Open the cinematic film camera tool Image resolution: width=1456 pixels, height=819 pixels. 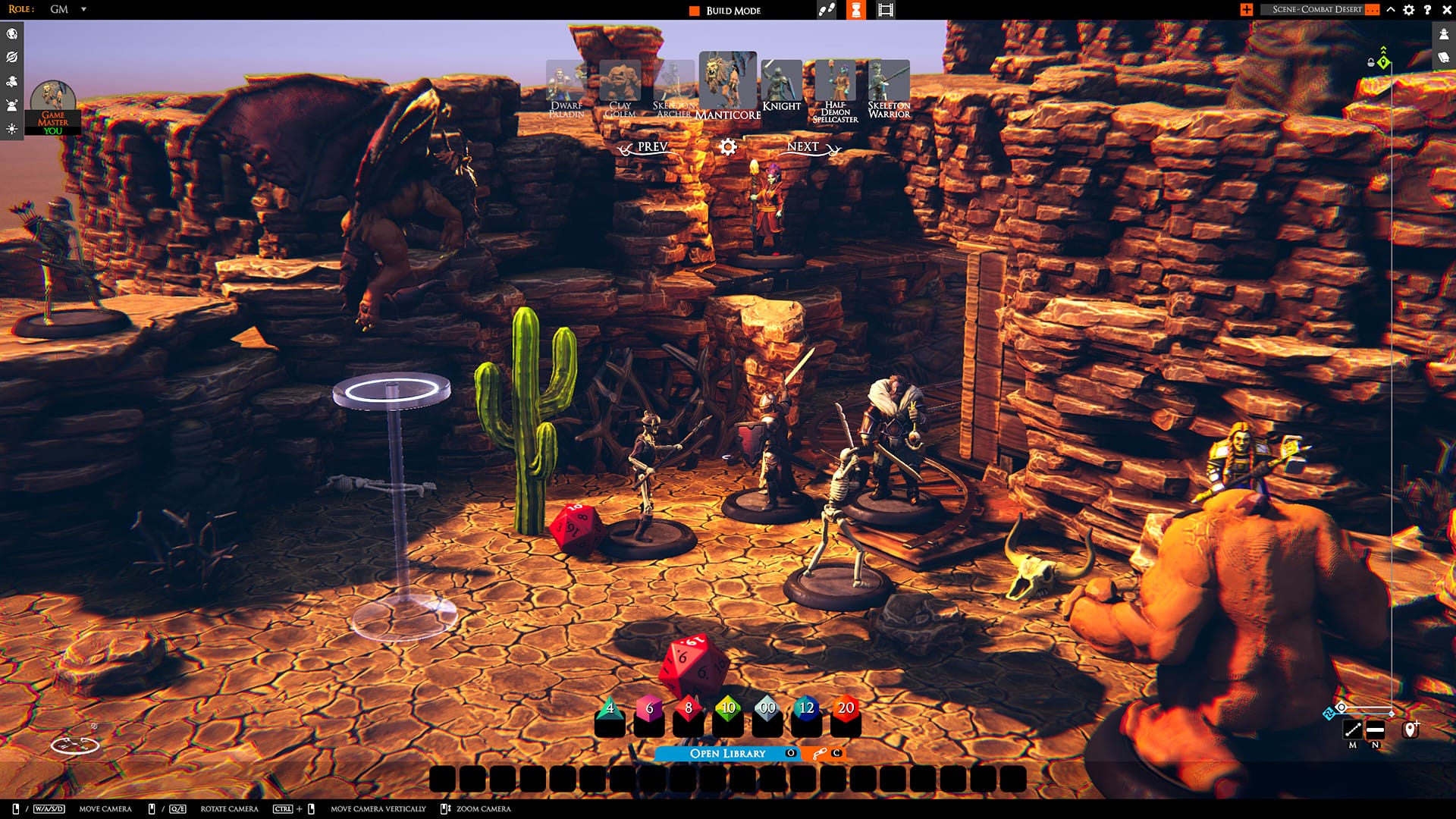[884, 10]
